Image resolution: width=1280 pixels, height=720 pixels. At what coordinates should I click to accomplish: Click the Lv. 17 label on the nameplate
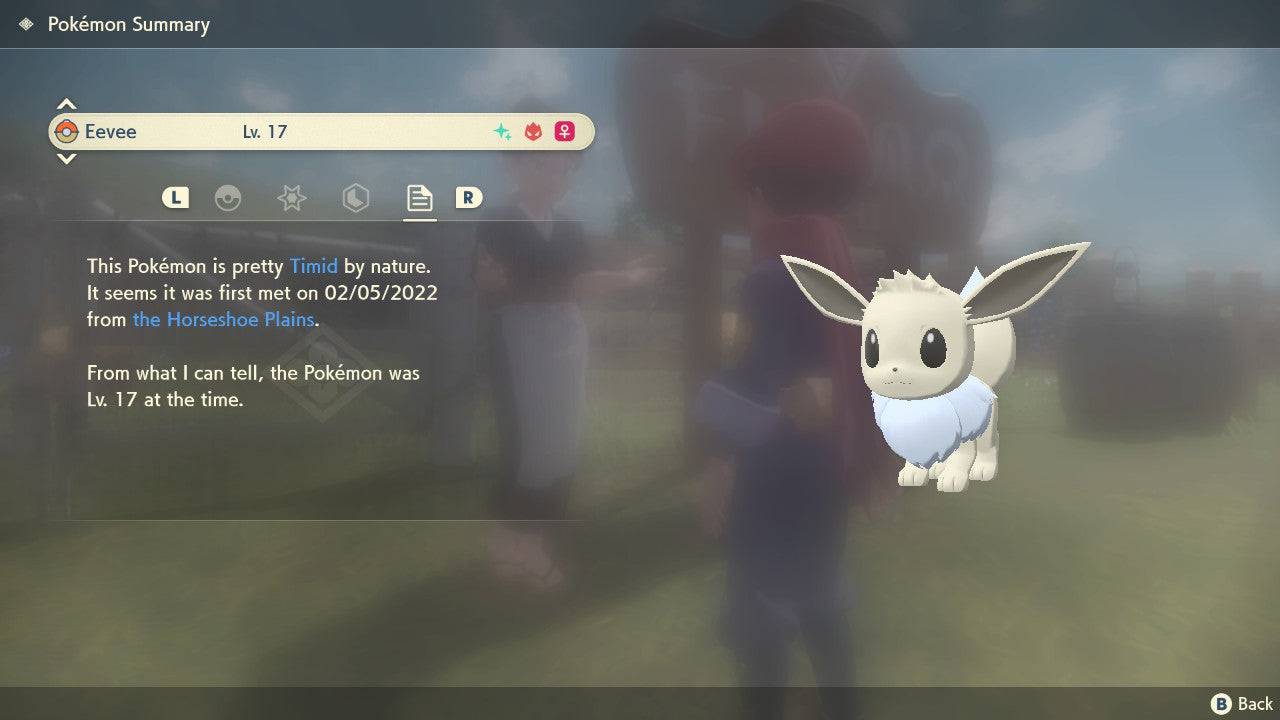[x=266, y=131]
